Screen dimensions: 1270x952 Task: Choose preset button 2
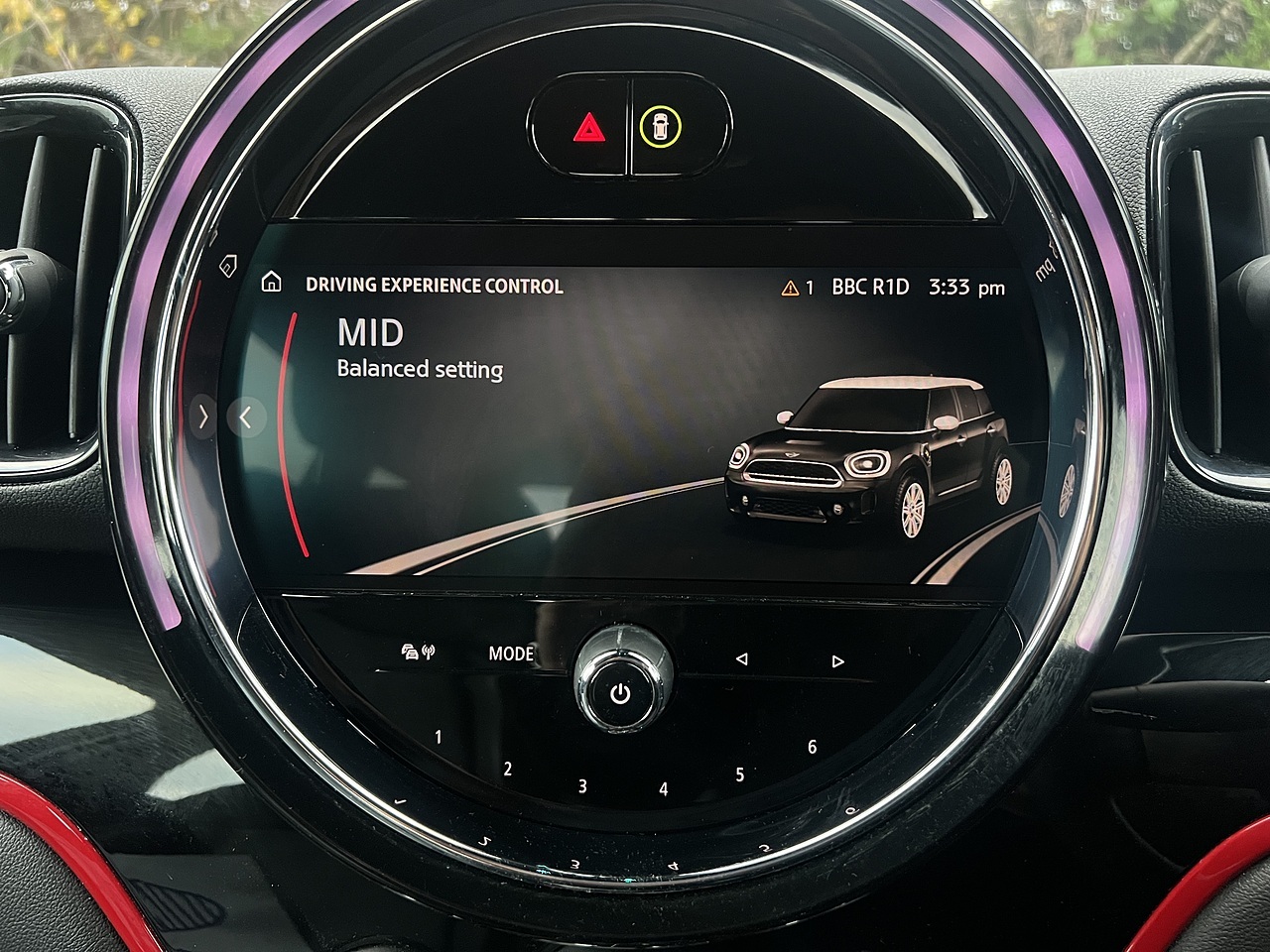tap(508, 769)
